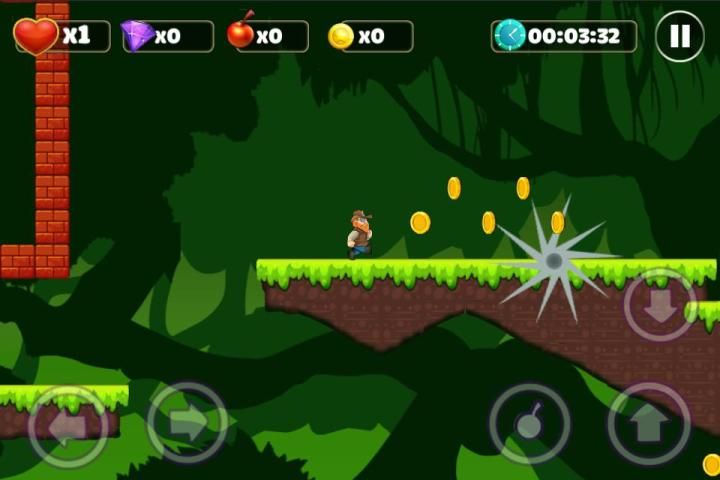Pause the game with the pause button
The image size is (720, 480).
(680, 37)
